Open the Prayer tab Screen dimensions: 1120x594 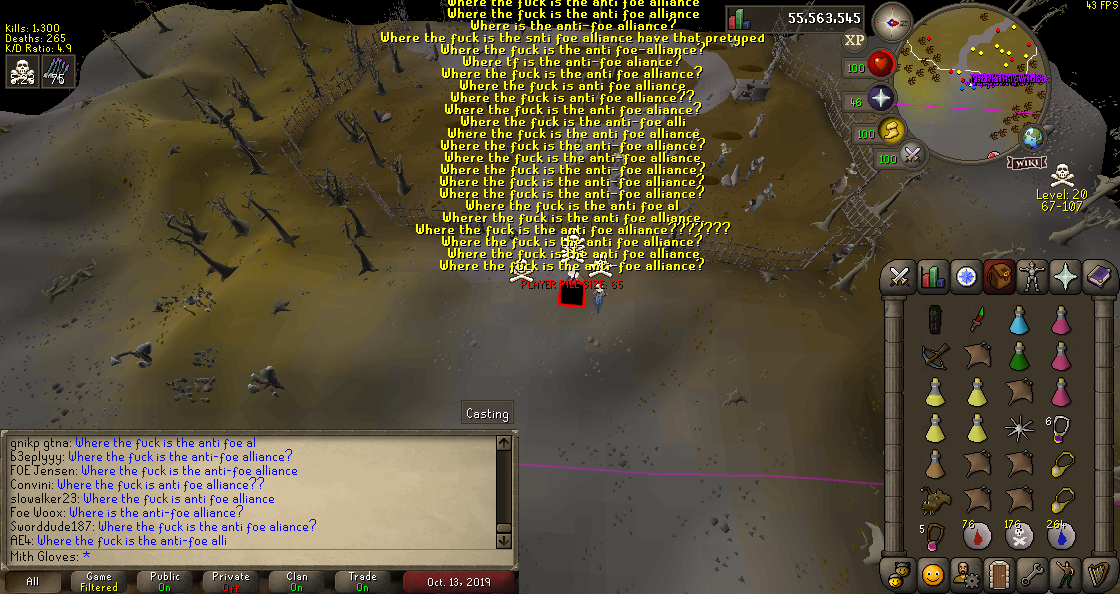(1064, 277)
